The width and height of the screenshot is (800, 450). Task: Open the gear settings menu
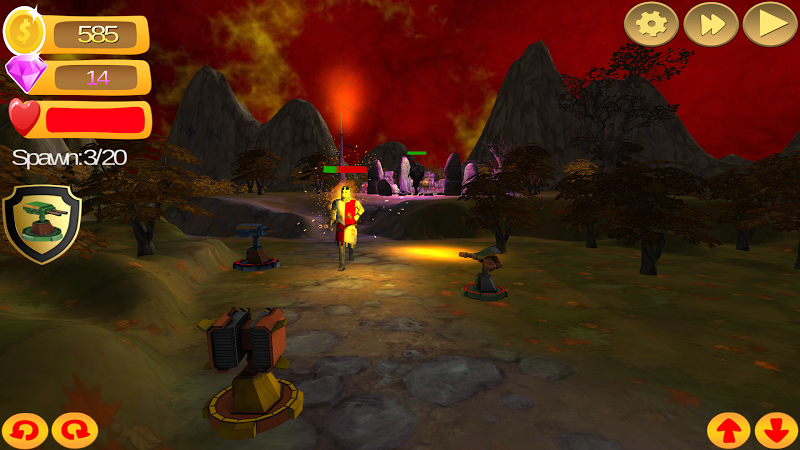tap(651, 24)
